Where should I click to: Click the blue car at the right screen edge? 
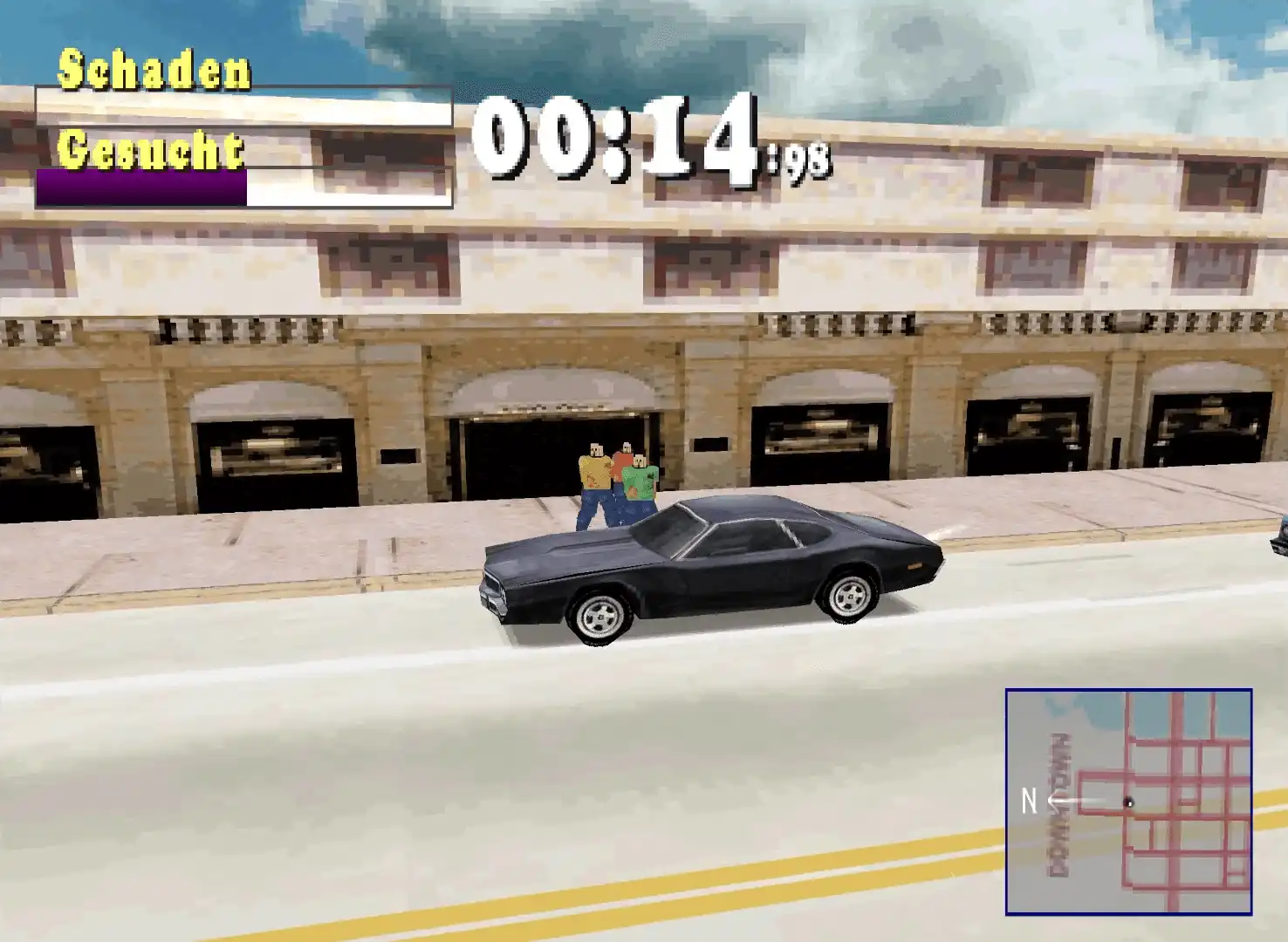[1278, 532]
